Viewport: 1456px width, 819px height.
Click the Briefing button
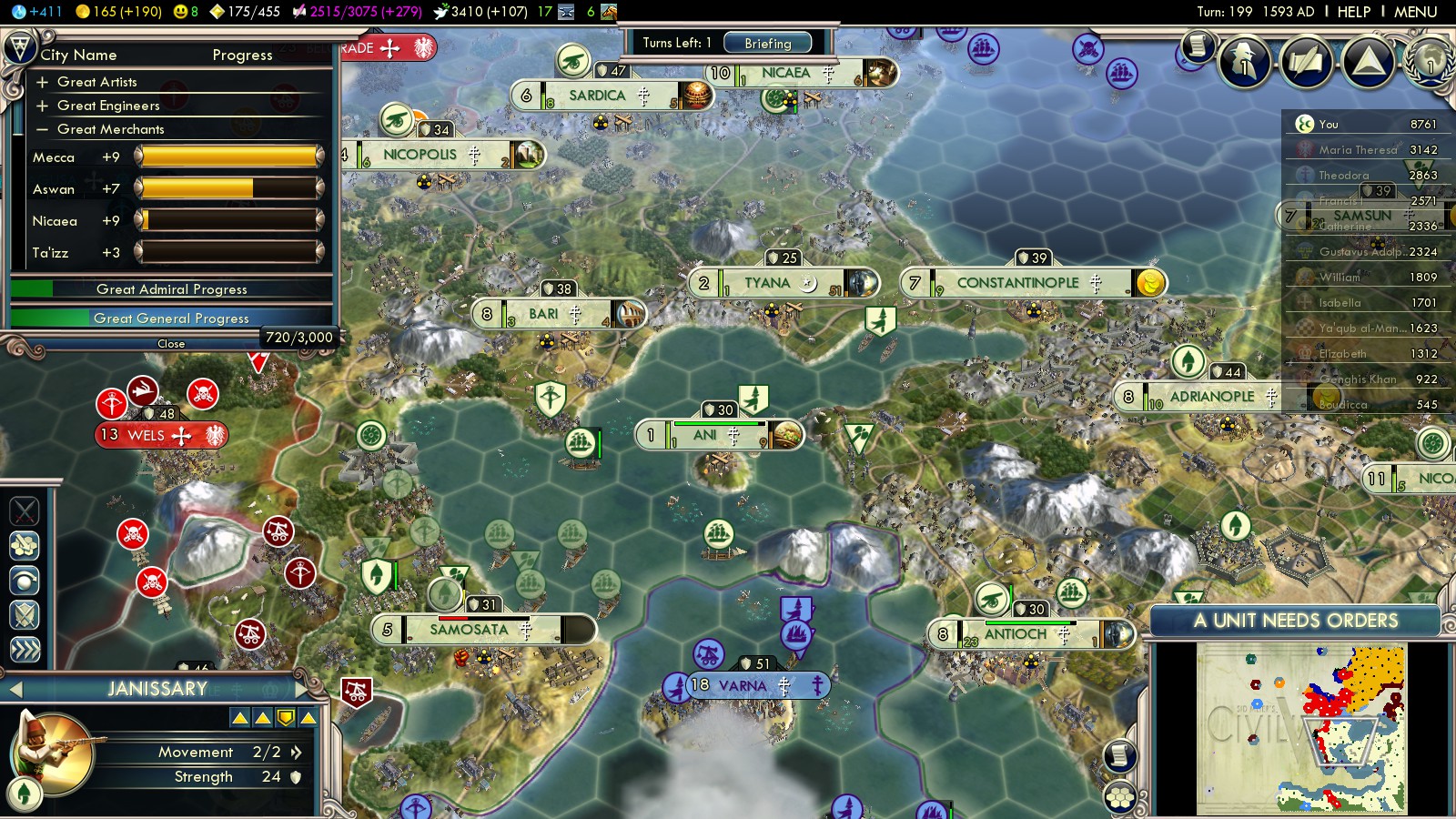(768, 43)
